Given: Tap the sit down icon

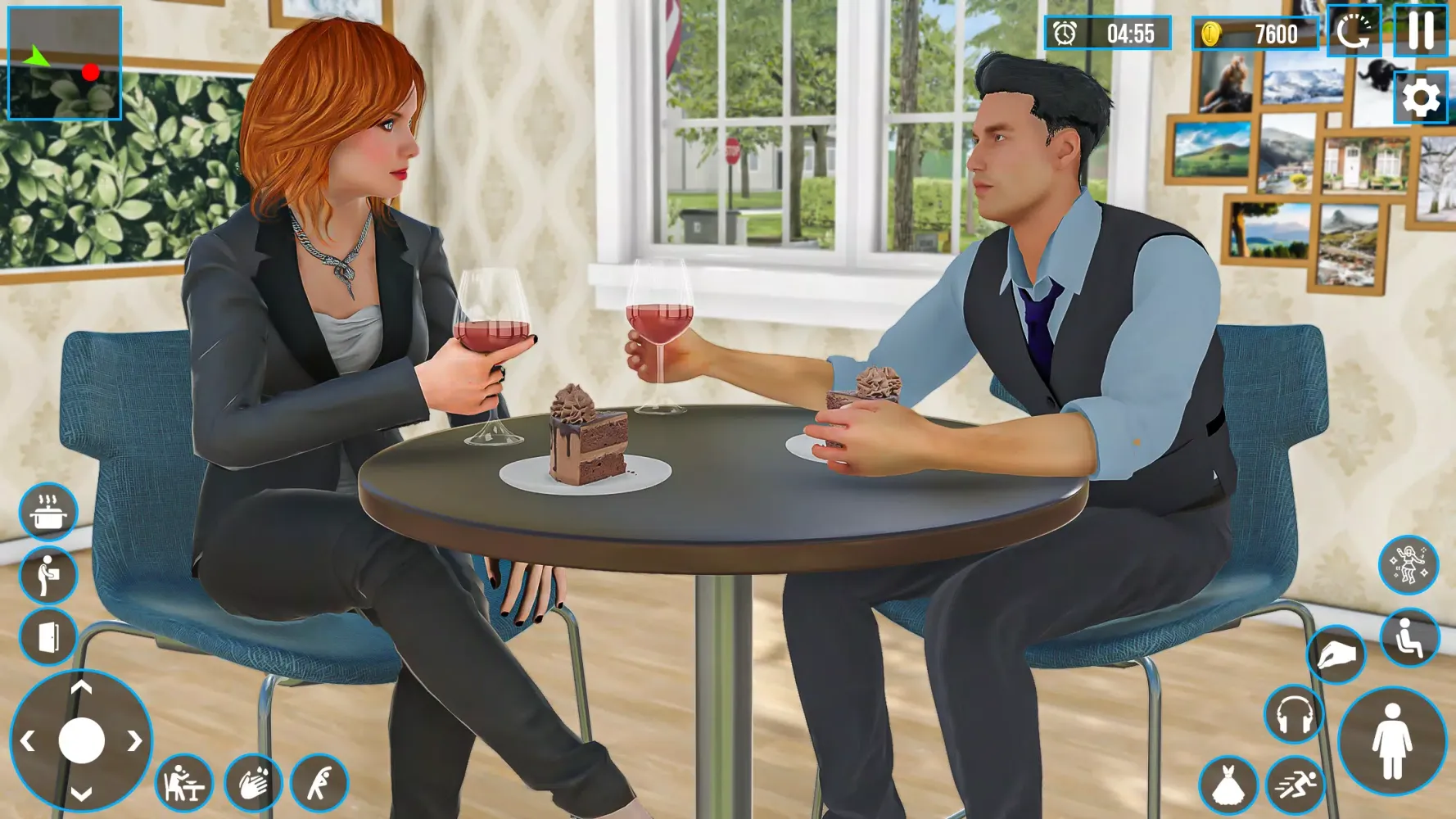Looking at the screenshot, I should [x=1409, y=637].
